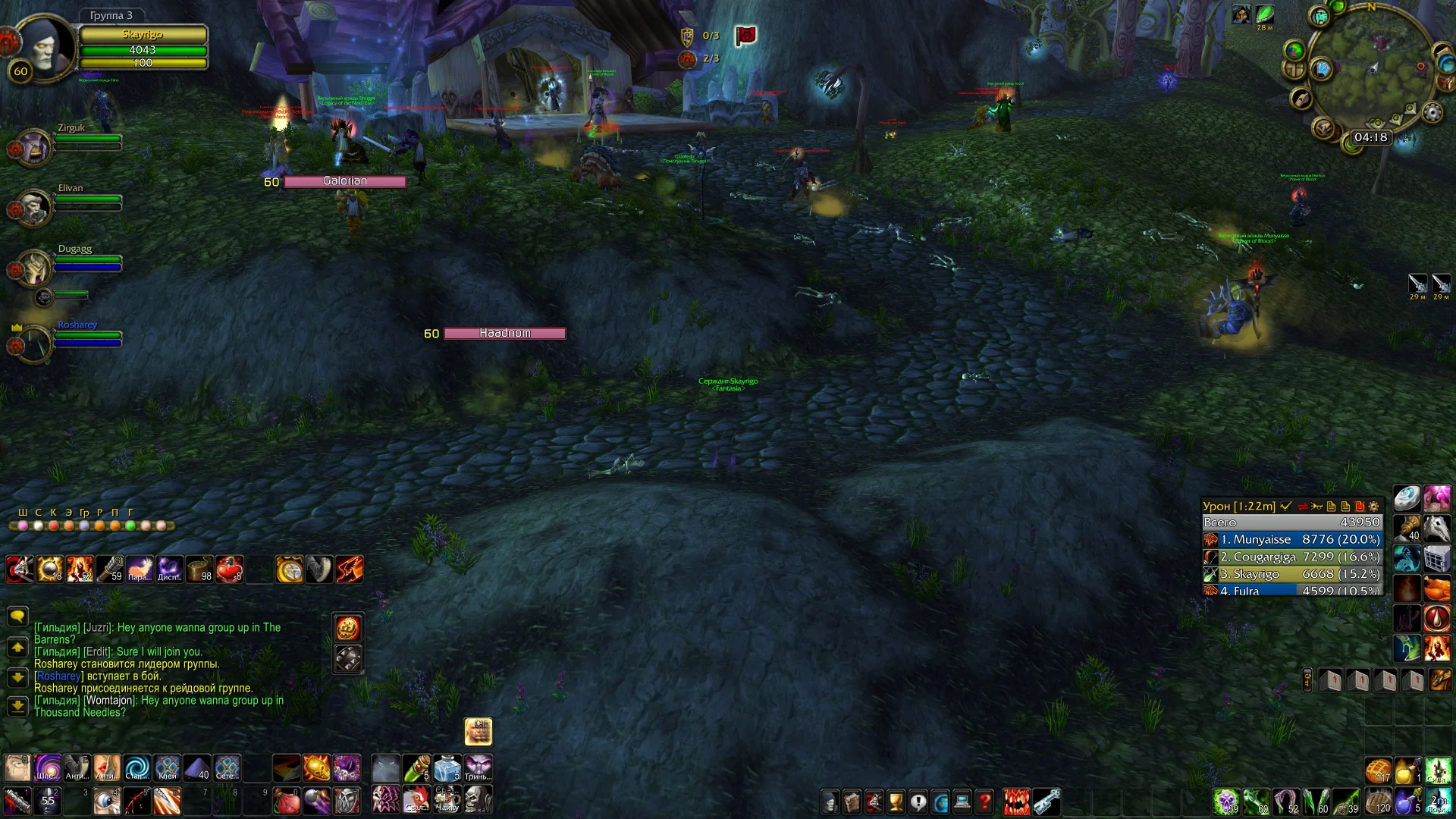
Task: Toggle the checkmark icon on the Details title bar
Action: [1285, 507]
